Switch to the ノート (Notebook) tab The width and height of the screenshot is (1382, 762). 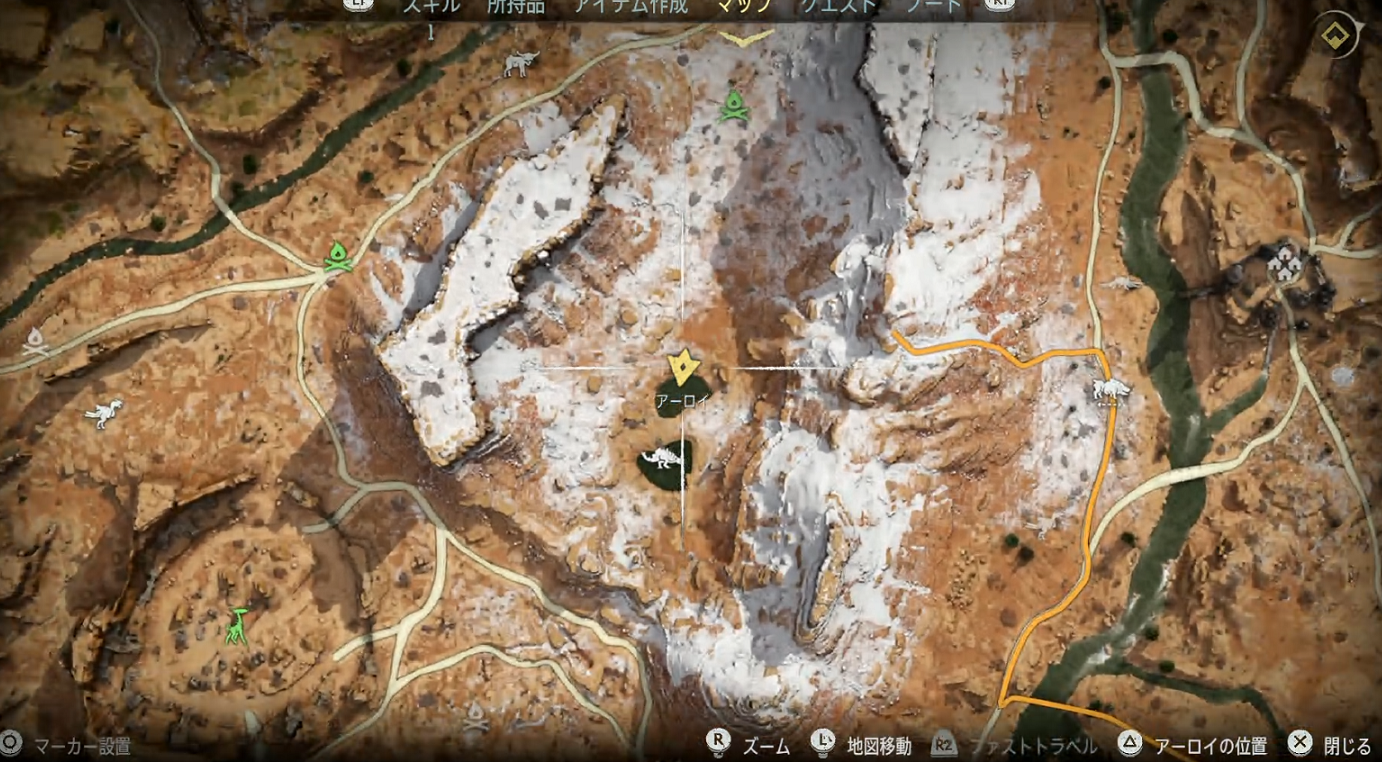click(934, 6)
